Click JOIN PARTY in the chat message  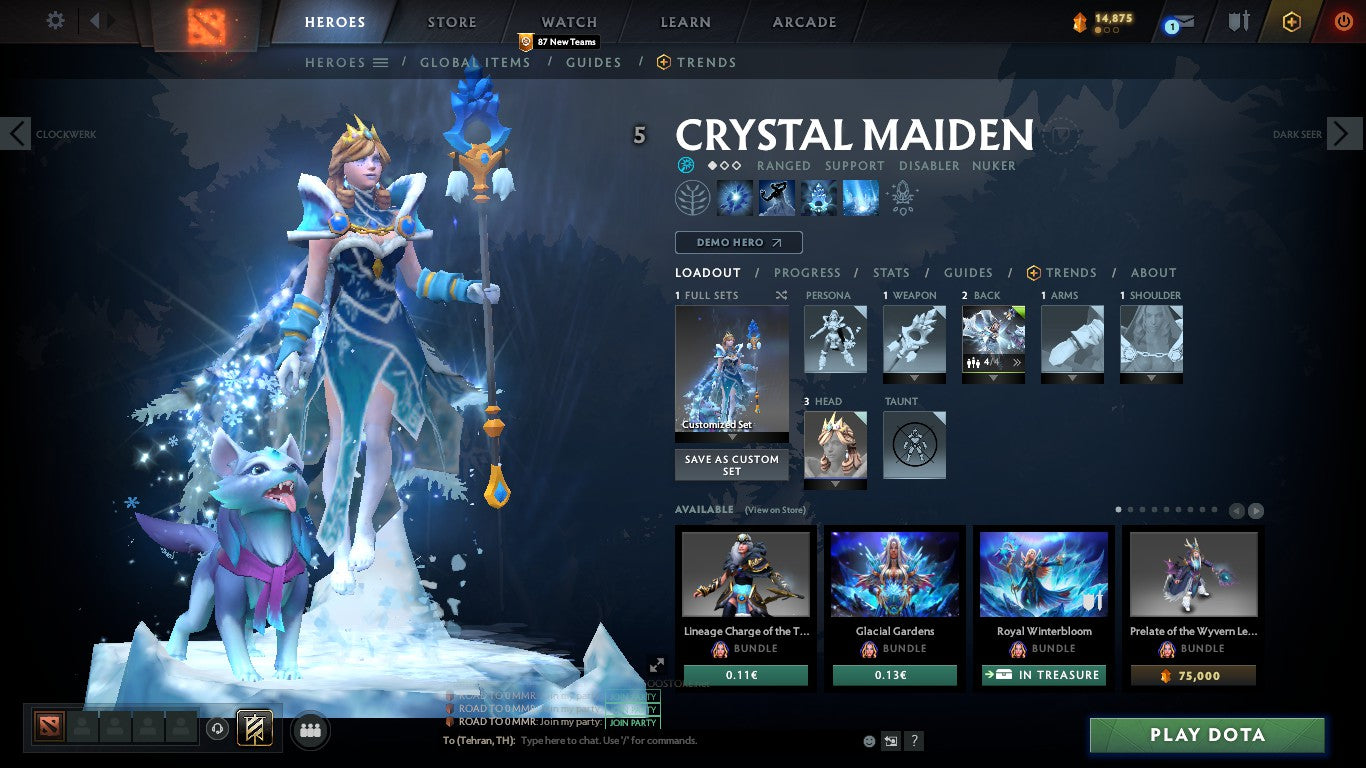coord(634,722)
